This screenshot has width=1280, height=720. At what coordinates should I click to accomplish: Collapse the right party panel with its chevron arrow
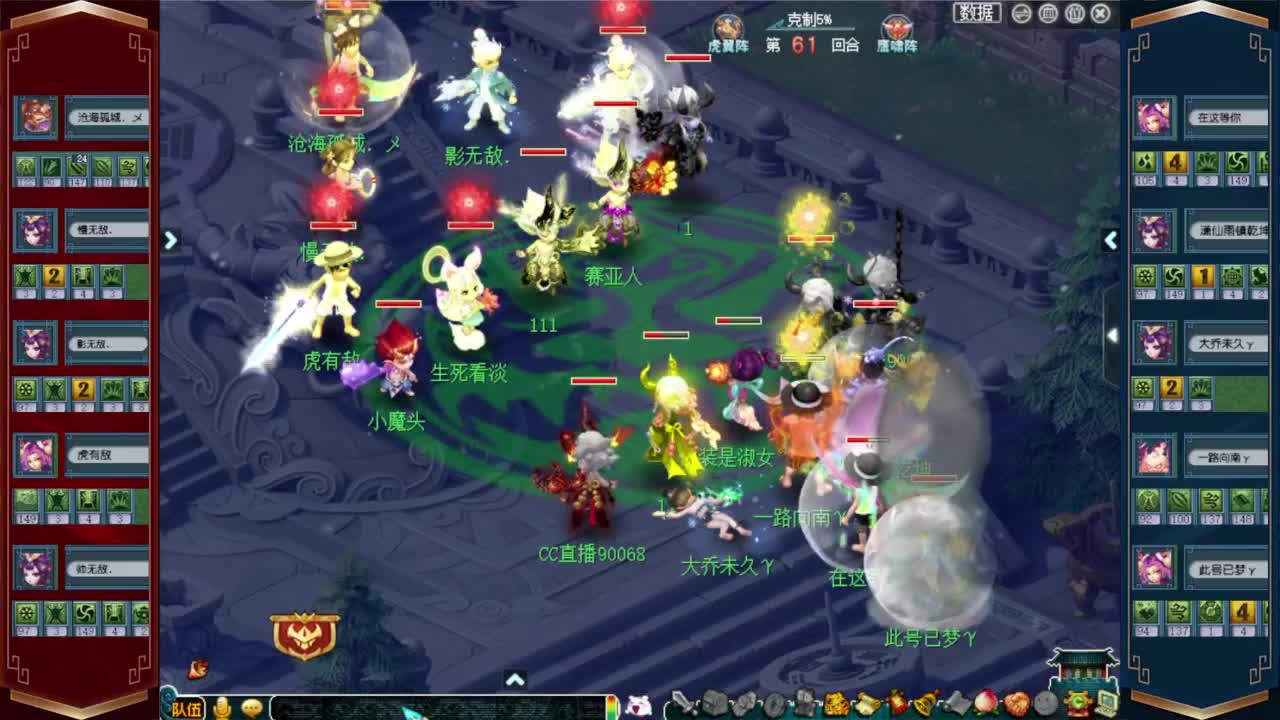click(1112, 240)
